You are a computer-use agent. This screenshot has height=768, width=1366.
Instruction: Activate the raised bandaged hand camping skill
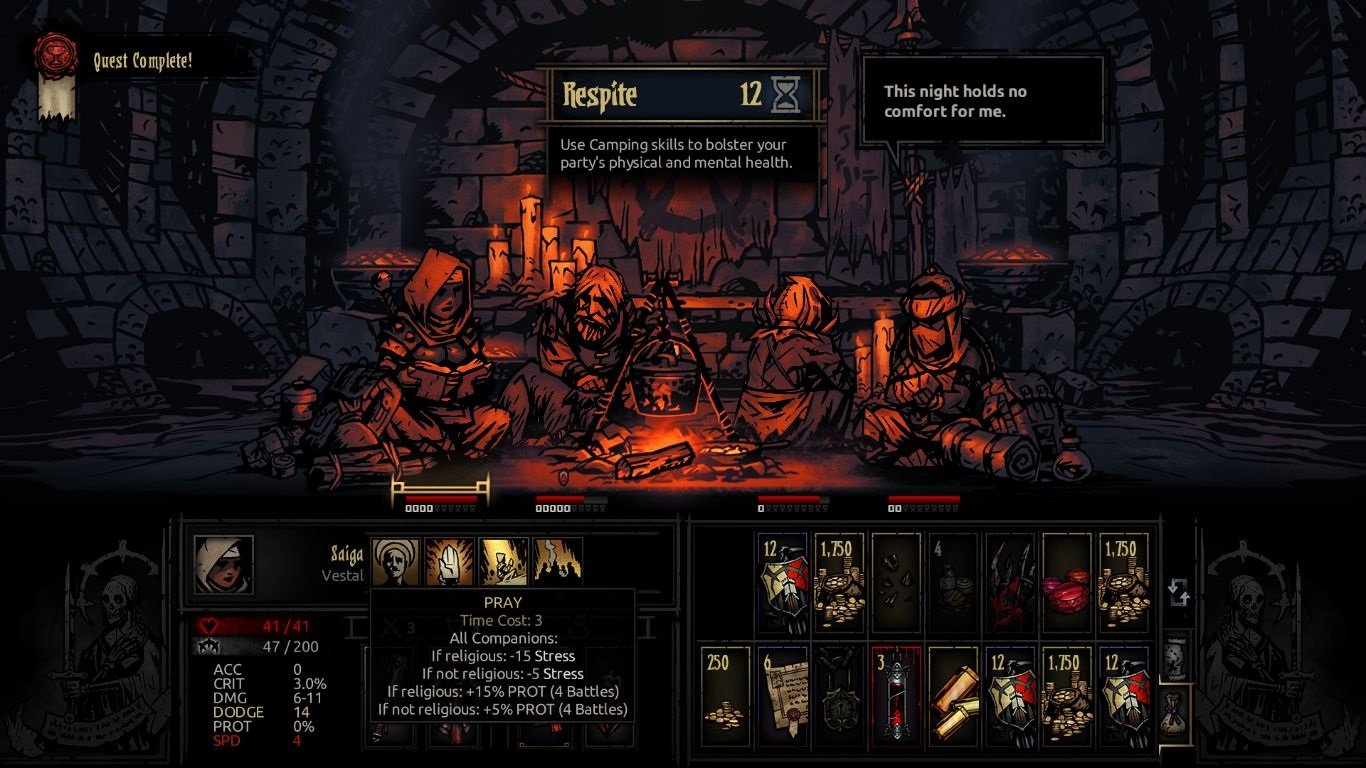coord(449,562)
